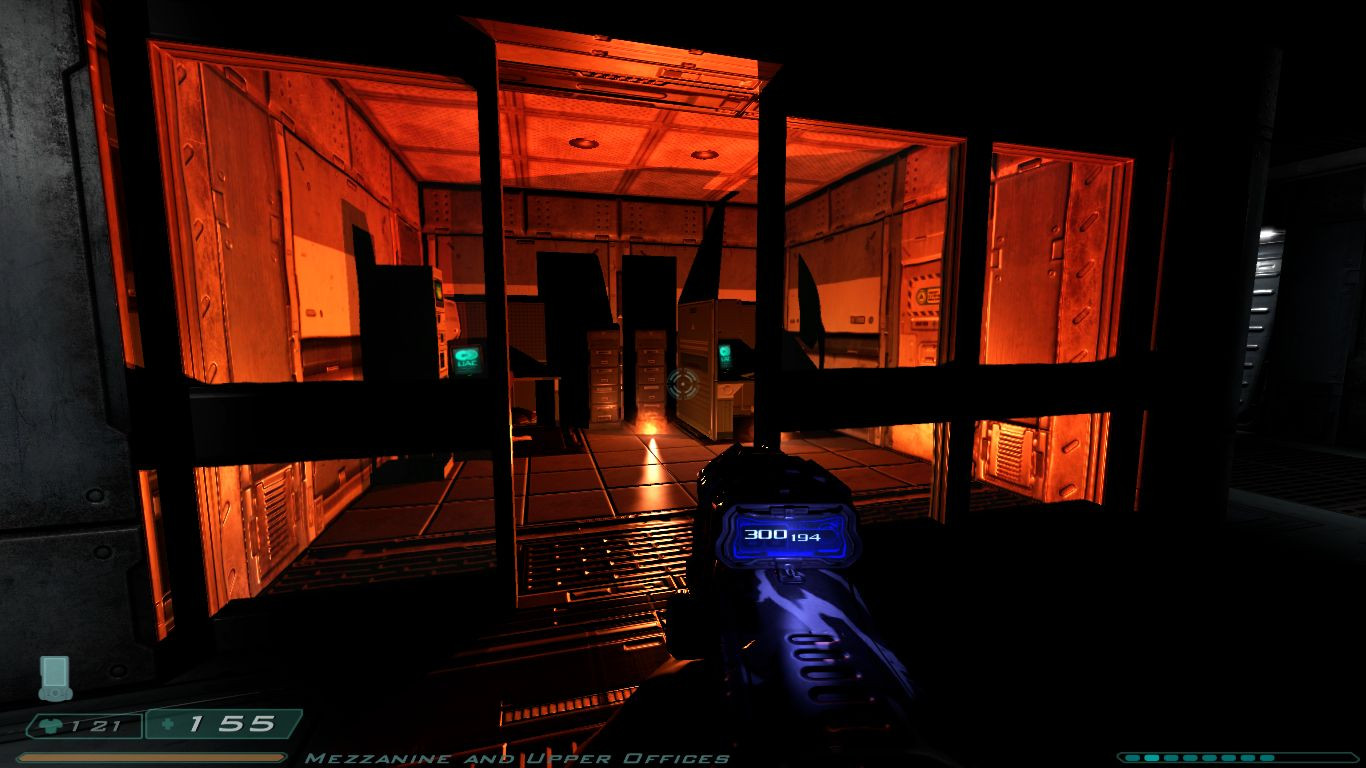This screenshot has height=768, width=1366.
Task: Click the PDA icon above the health display
Action: pyautogui.click(x=55, y=676)
